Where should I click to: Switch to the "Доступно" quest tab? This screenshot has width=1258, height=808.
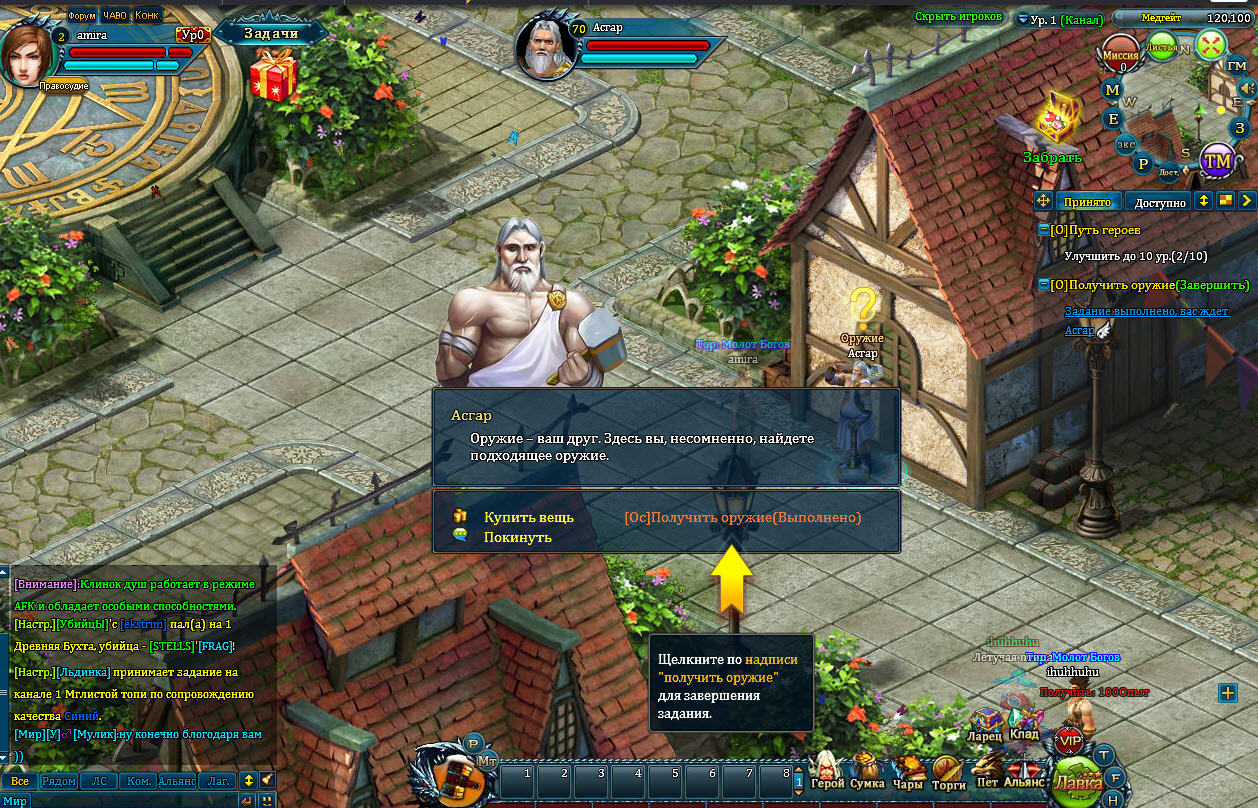point(1159,202)
